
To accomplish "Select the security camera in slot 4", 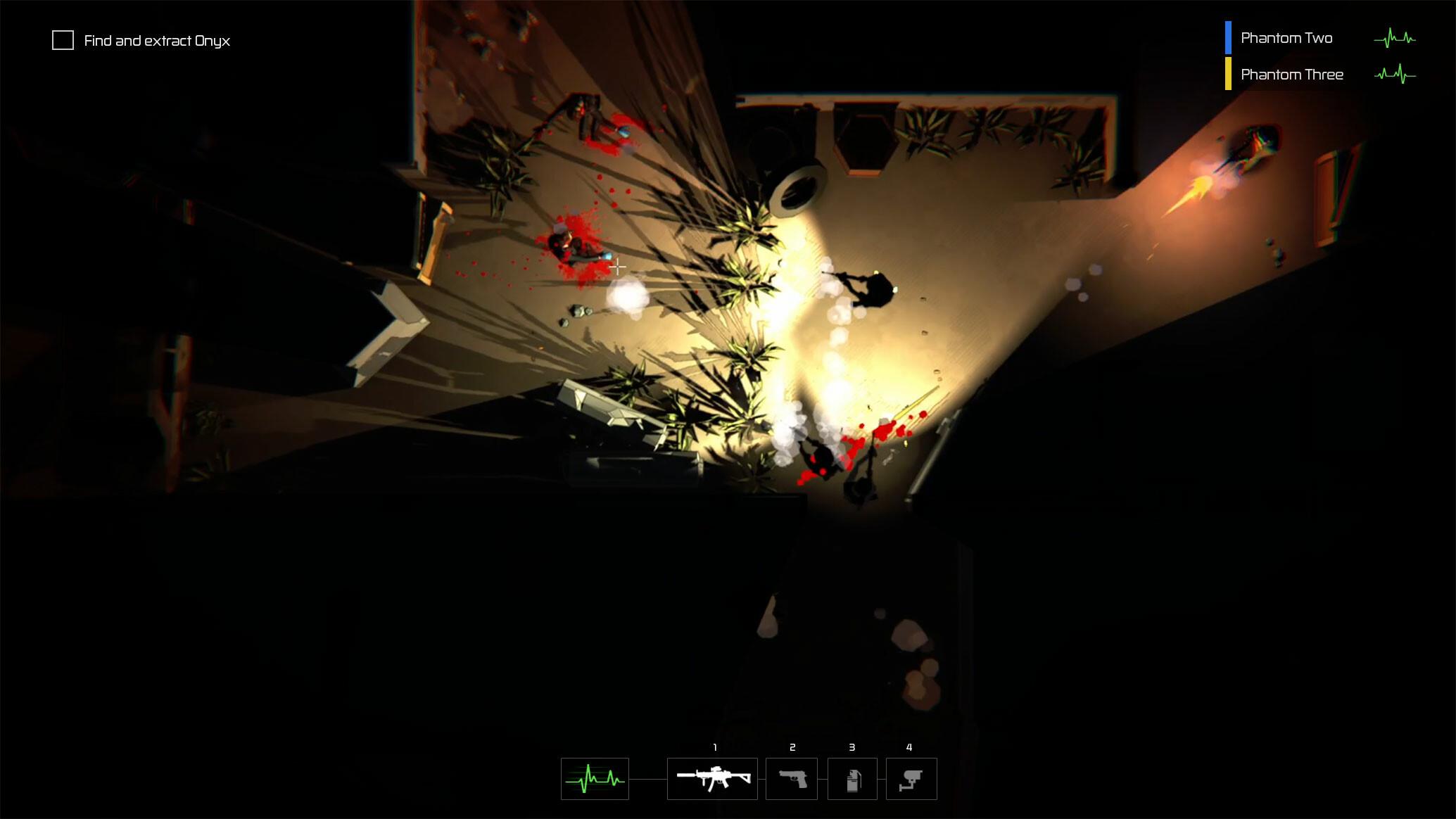I will point(911,778).
